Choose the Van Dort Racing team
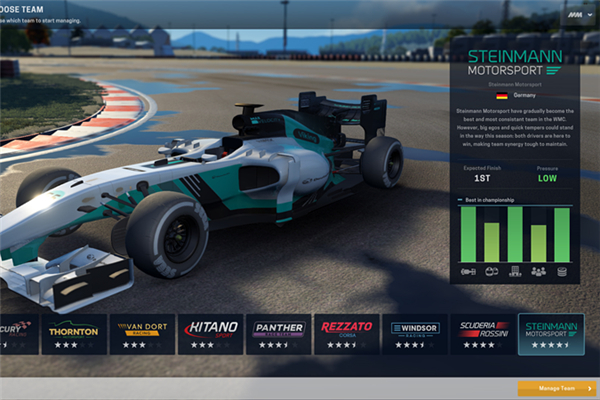 [141, 333]
